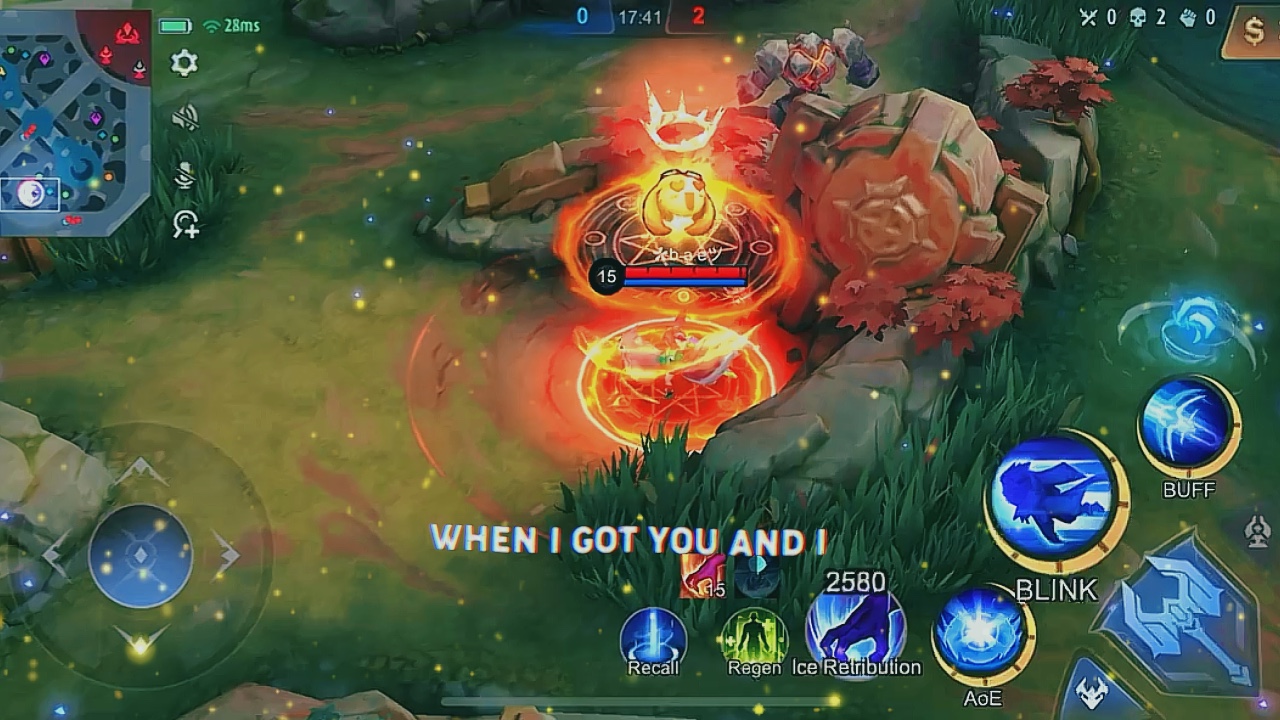Select the attack-turret target button
Viewport: 1280px width, 720px height.
point(1258,530)
